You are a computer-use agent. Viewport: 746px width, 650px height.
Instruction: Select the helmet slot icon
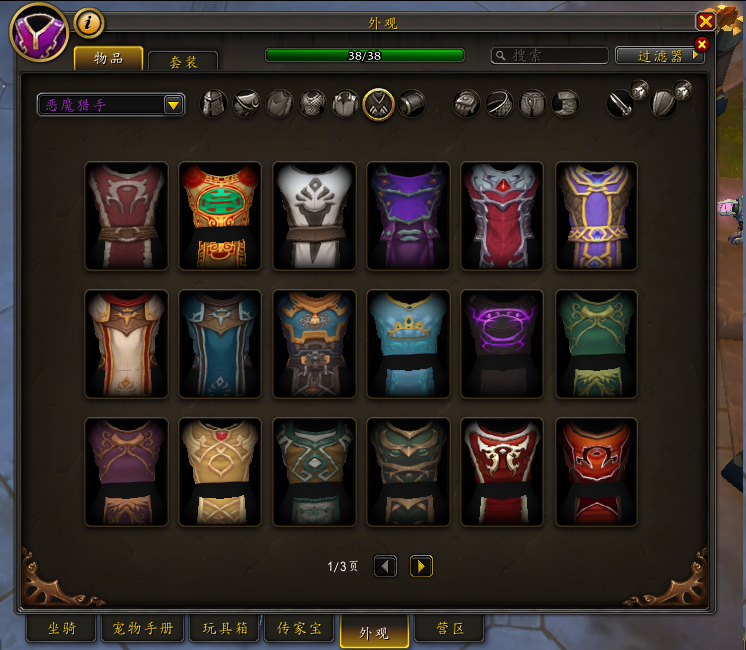coord(214,103)
